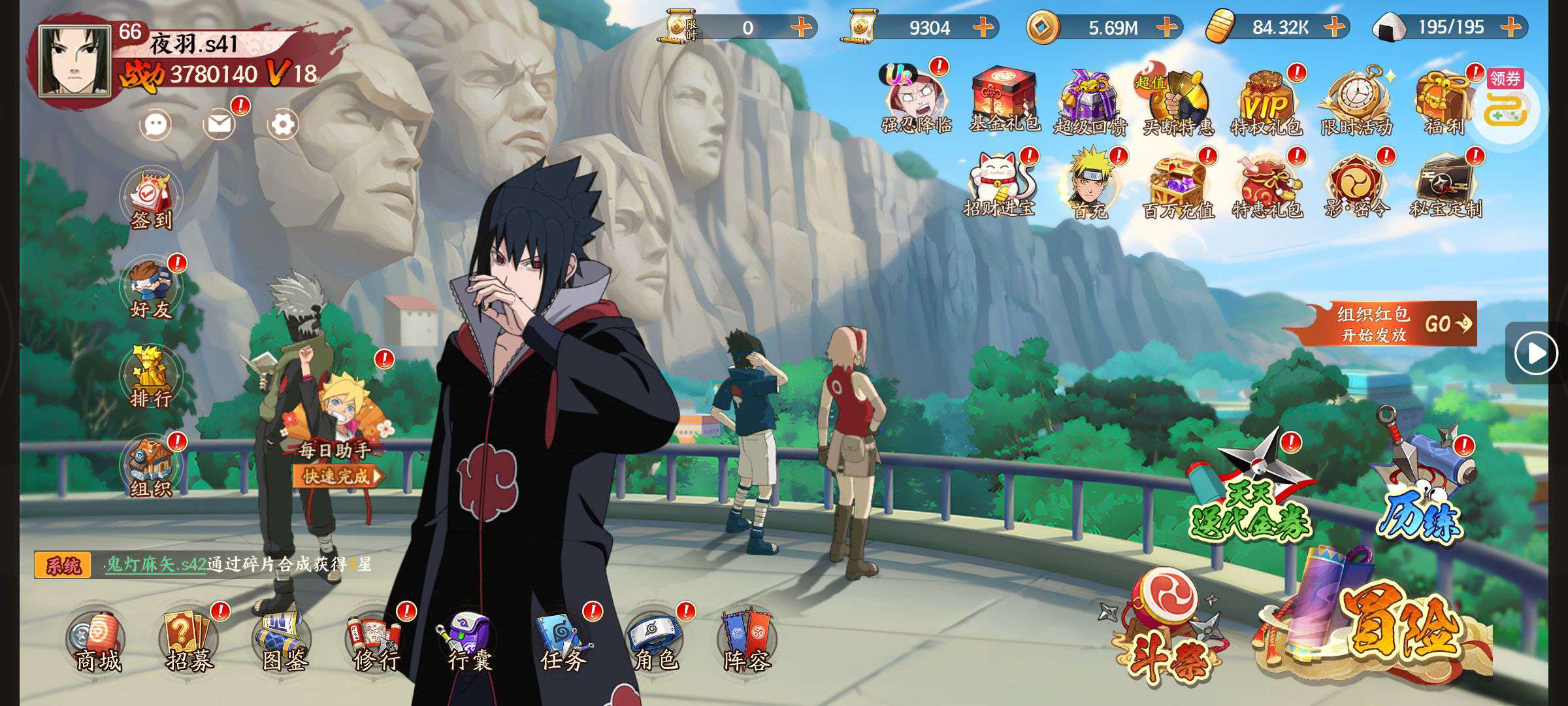This screenshot has height=706, width=1568.
Task: Open the gear settings icon
Action: [x=283, y=124]
